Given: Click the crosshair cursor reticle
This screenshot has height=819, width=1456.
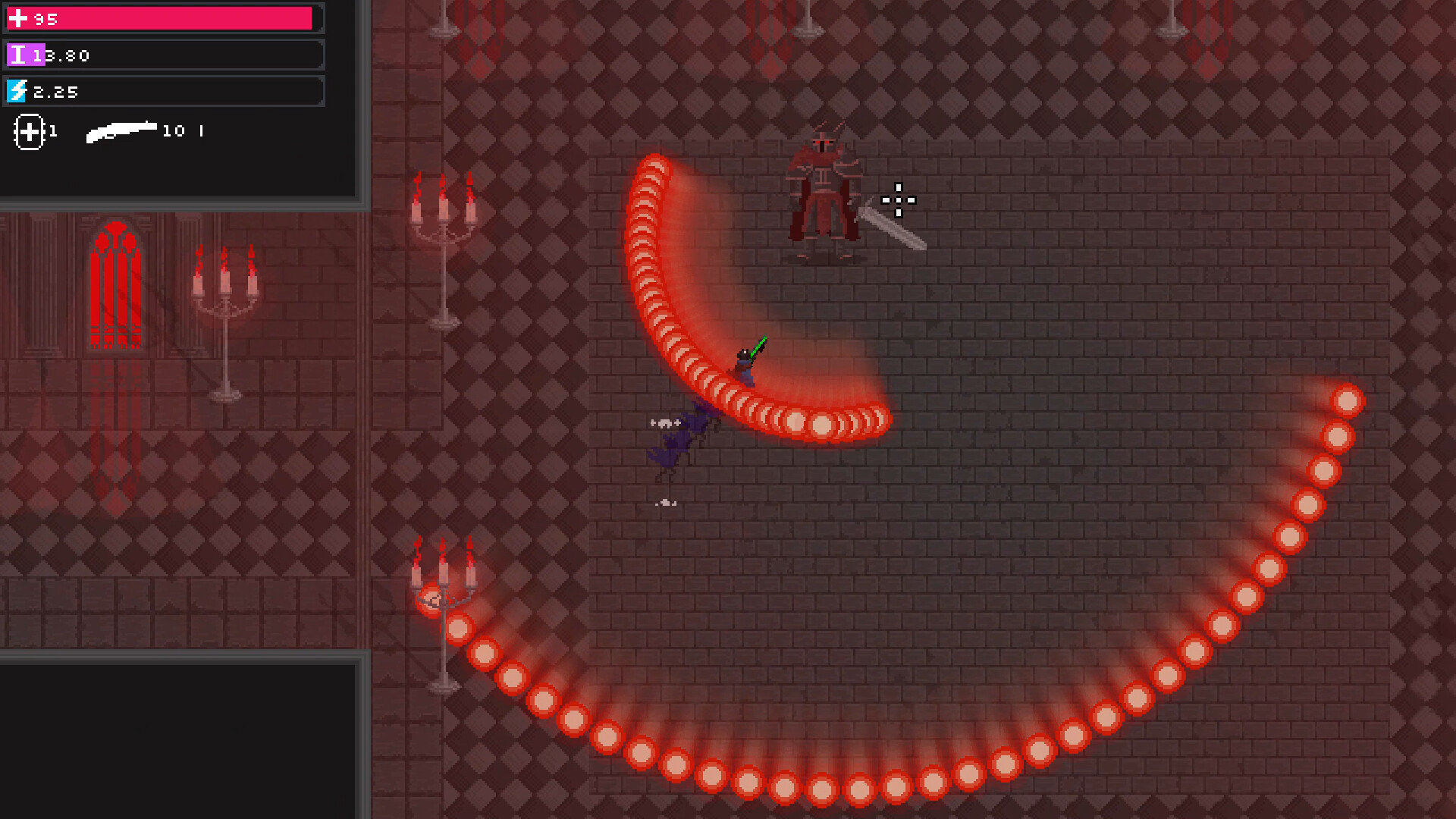Looking at the screenshot, I should pyautogui.click(x=898, y=201).
